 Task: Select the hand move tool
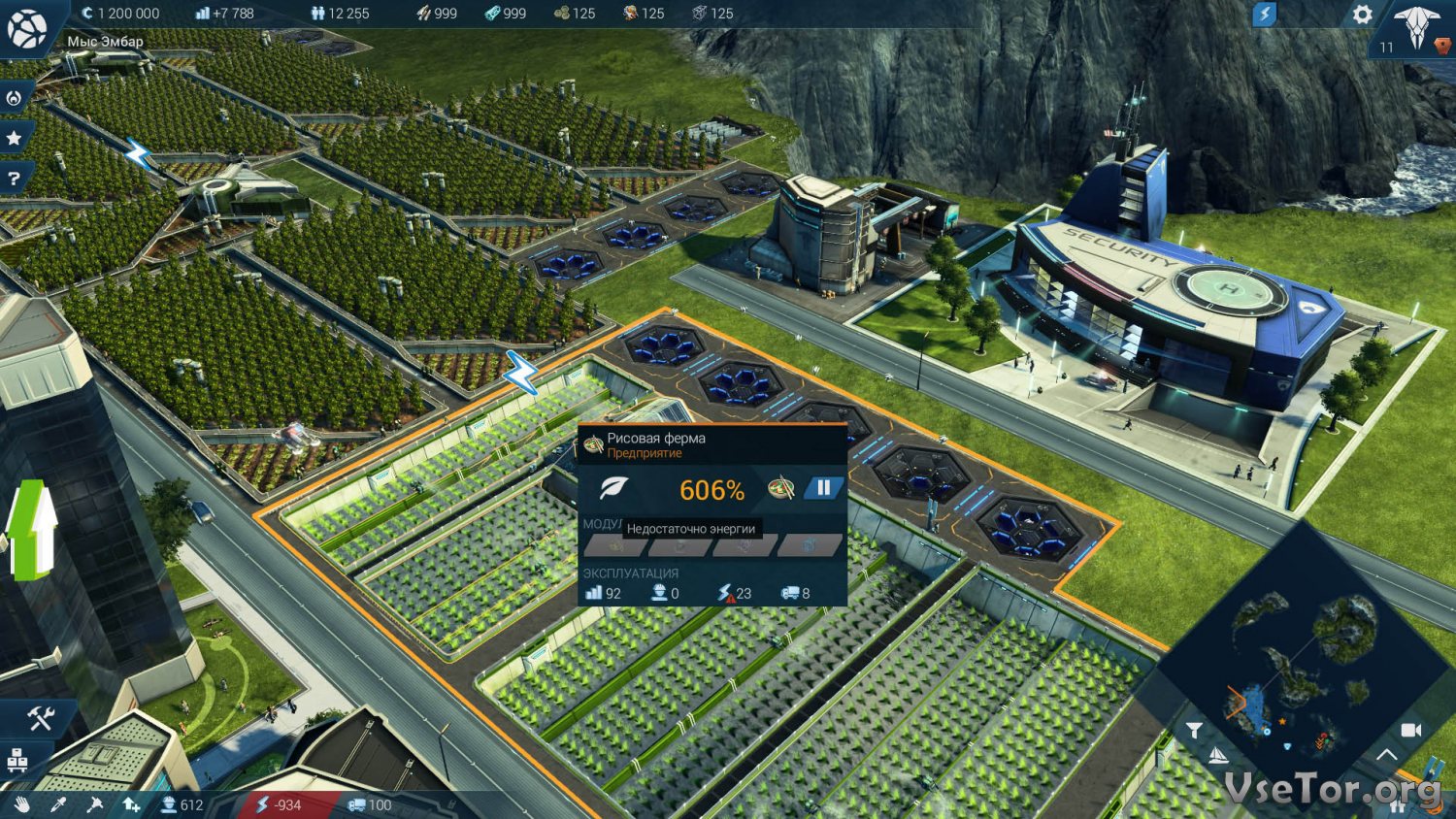[21, 804]
